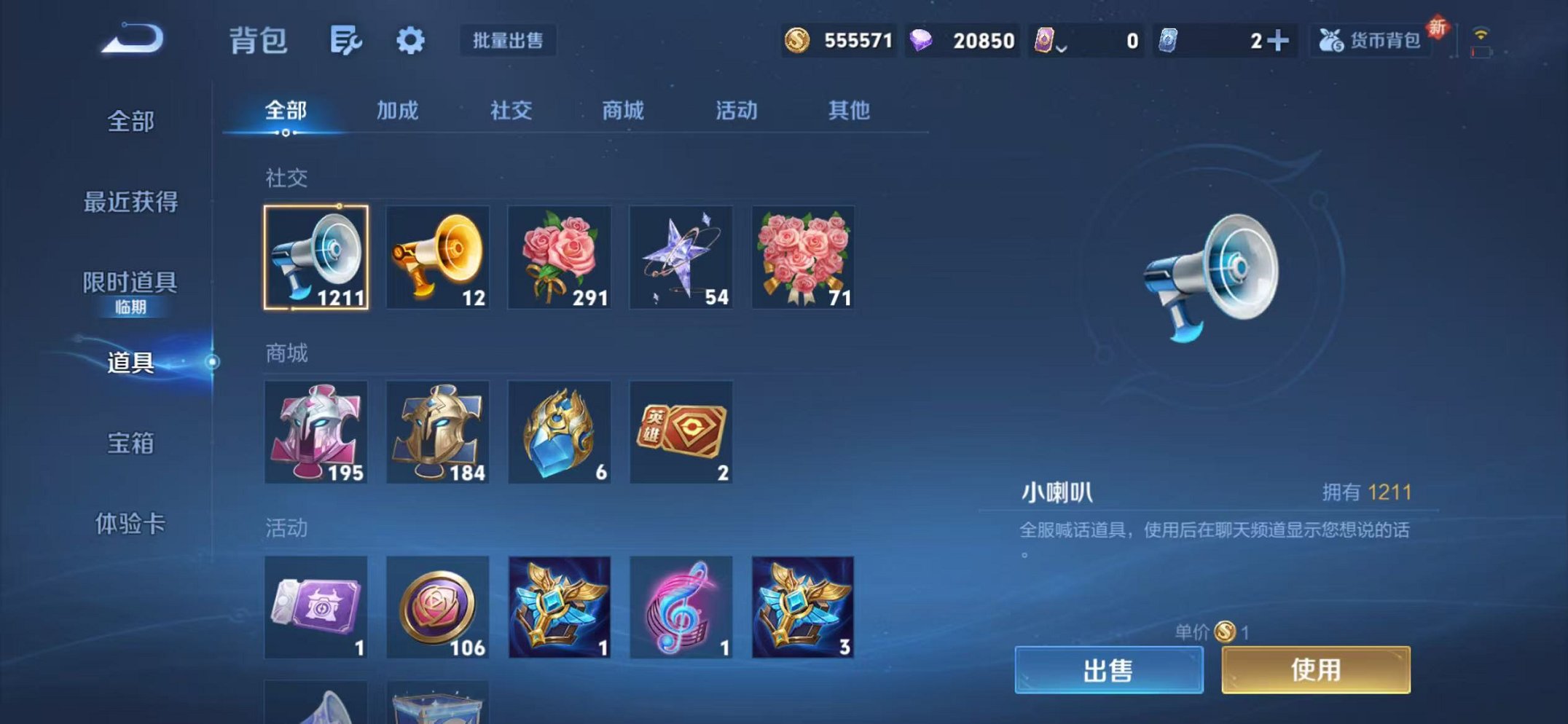The width and height of the screenshot is (1568, 724).
Task: Select the pink rose bouquet item
Action: [560, 259]
